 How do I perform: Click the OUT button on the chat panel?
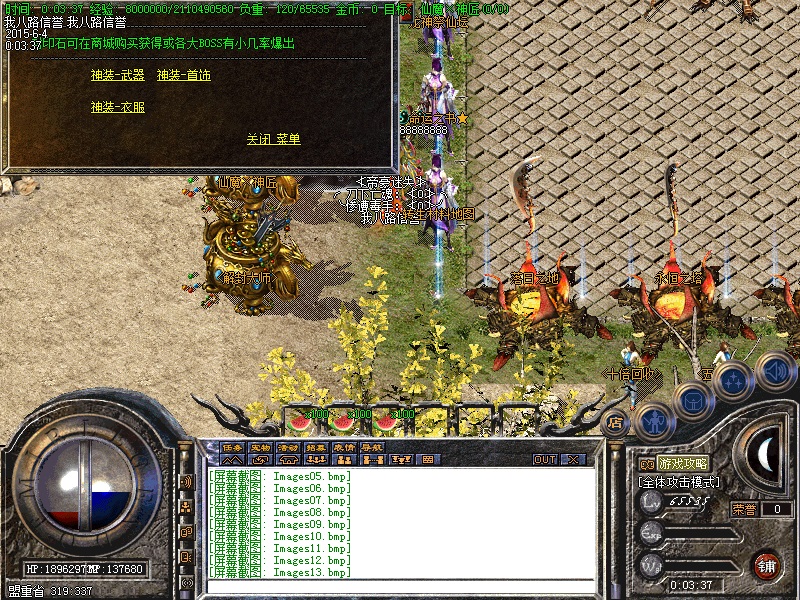[x=544, y=460]
